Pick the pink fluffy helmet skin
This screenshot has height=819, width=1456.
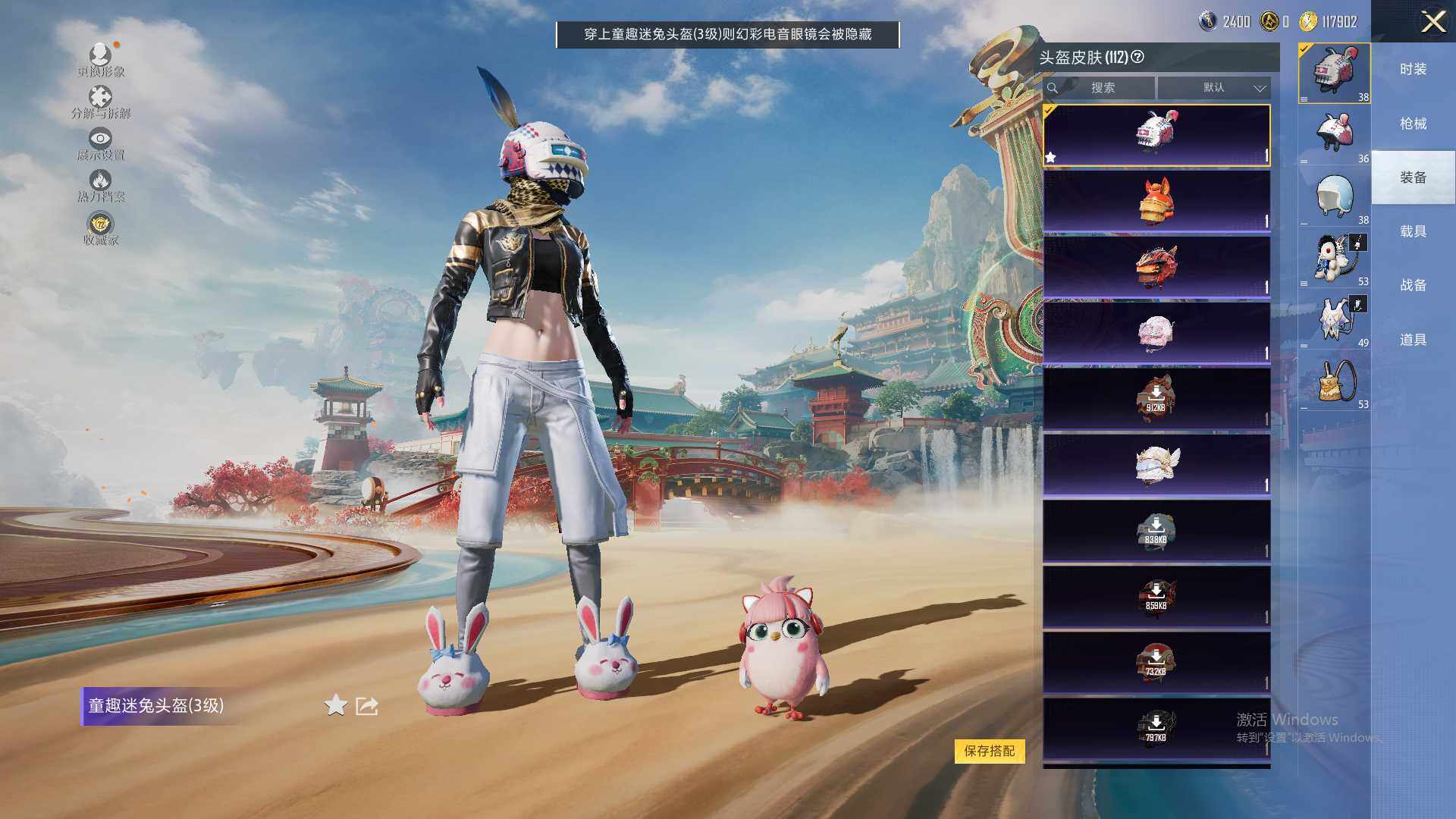[1156, 332]
